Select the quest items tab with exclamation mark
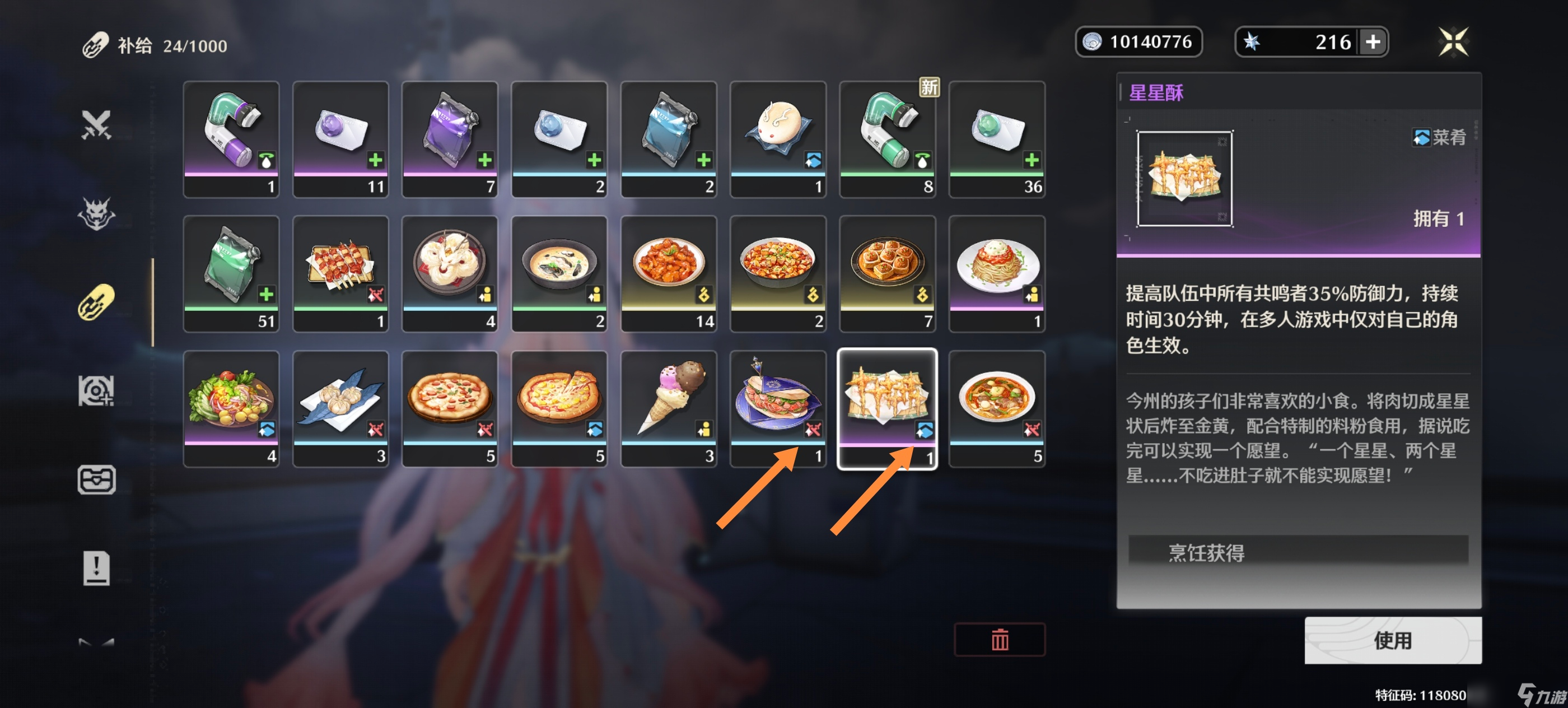Screen dimensions: 1568x708 pyautogui.click(x=96, y=568)
